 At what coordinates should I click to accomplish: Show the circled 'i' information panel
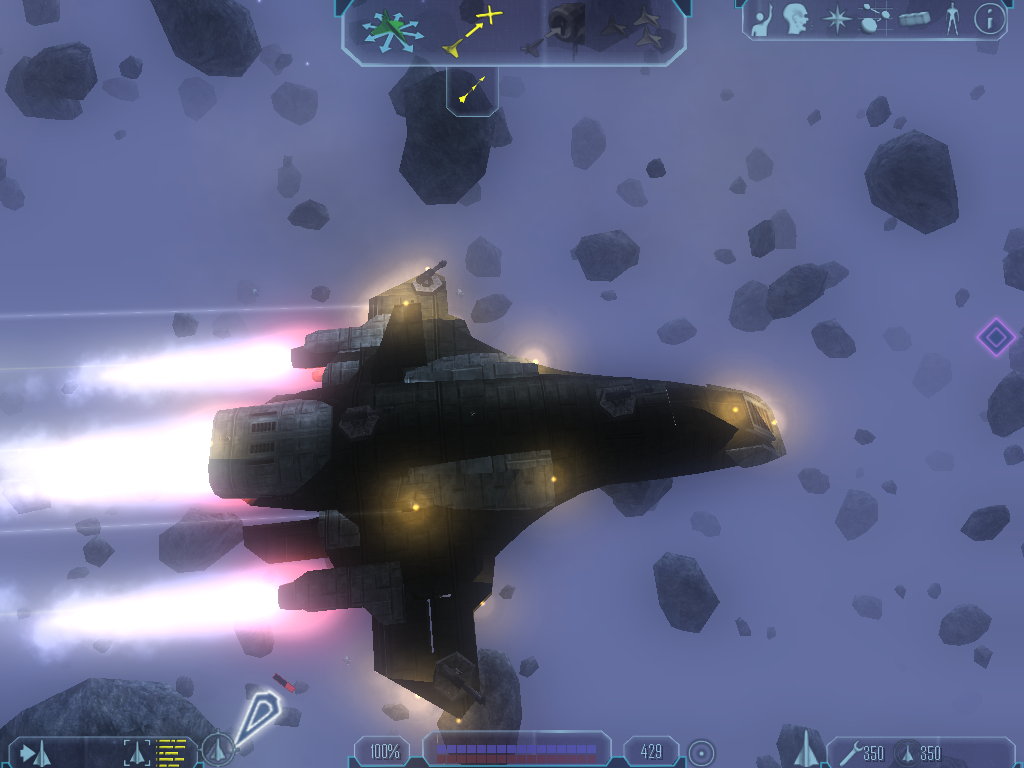point(989,18)
